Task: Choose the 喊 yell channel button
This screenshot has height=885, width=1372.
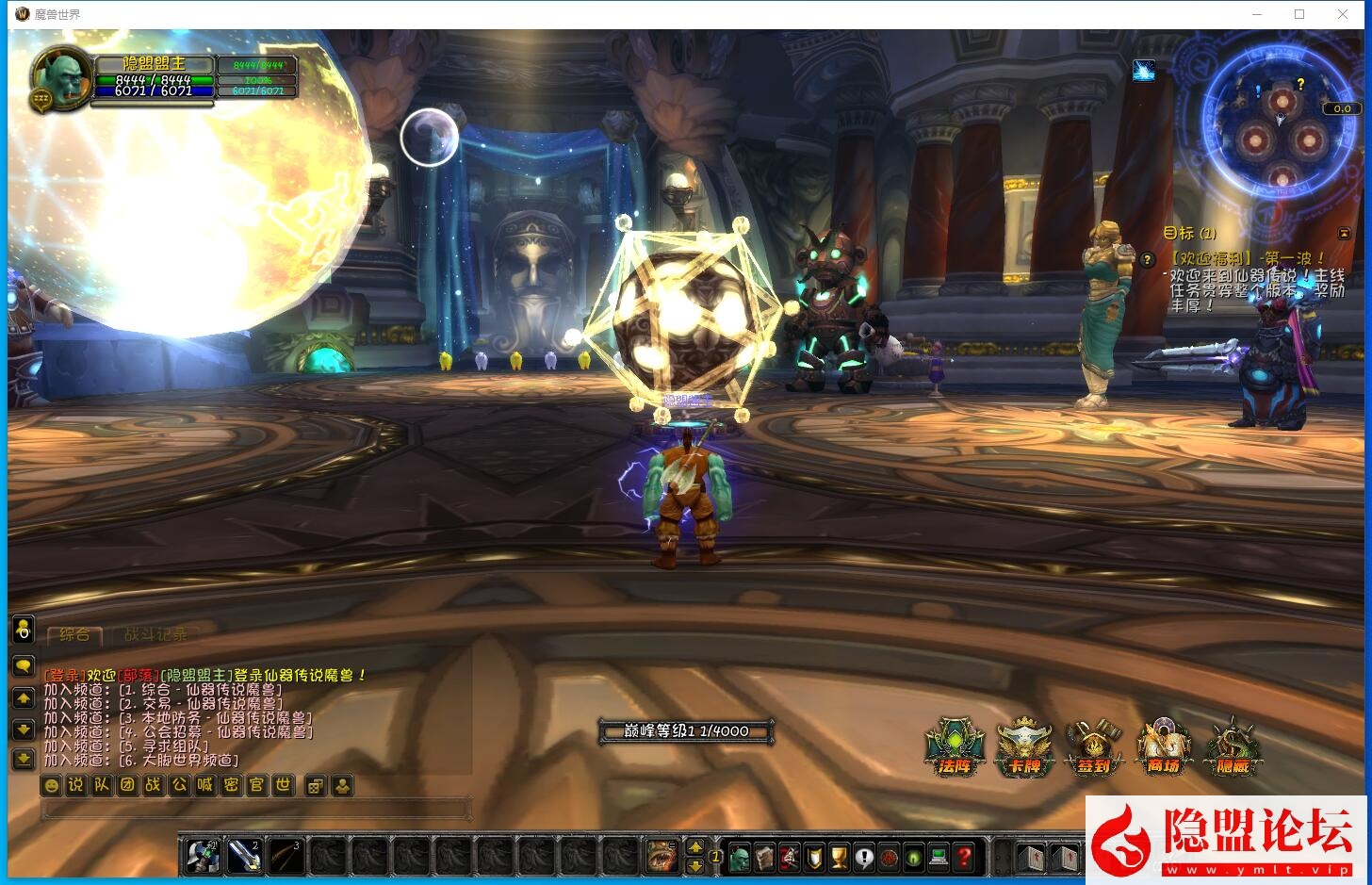Action: pos(205,785)
